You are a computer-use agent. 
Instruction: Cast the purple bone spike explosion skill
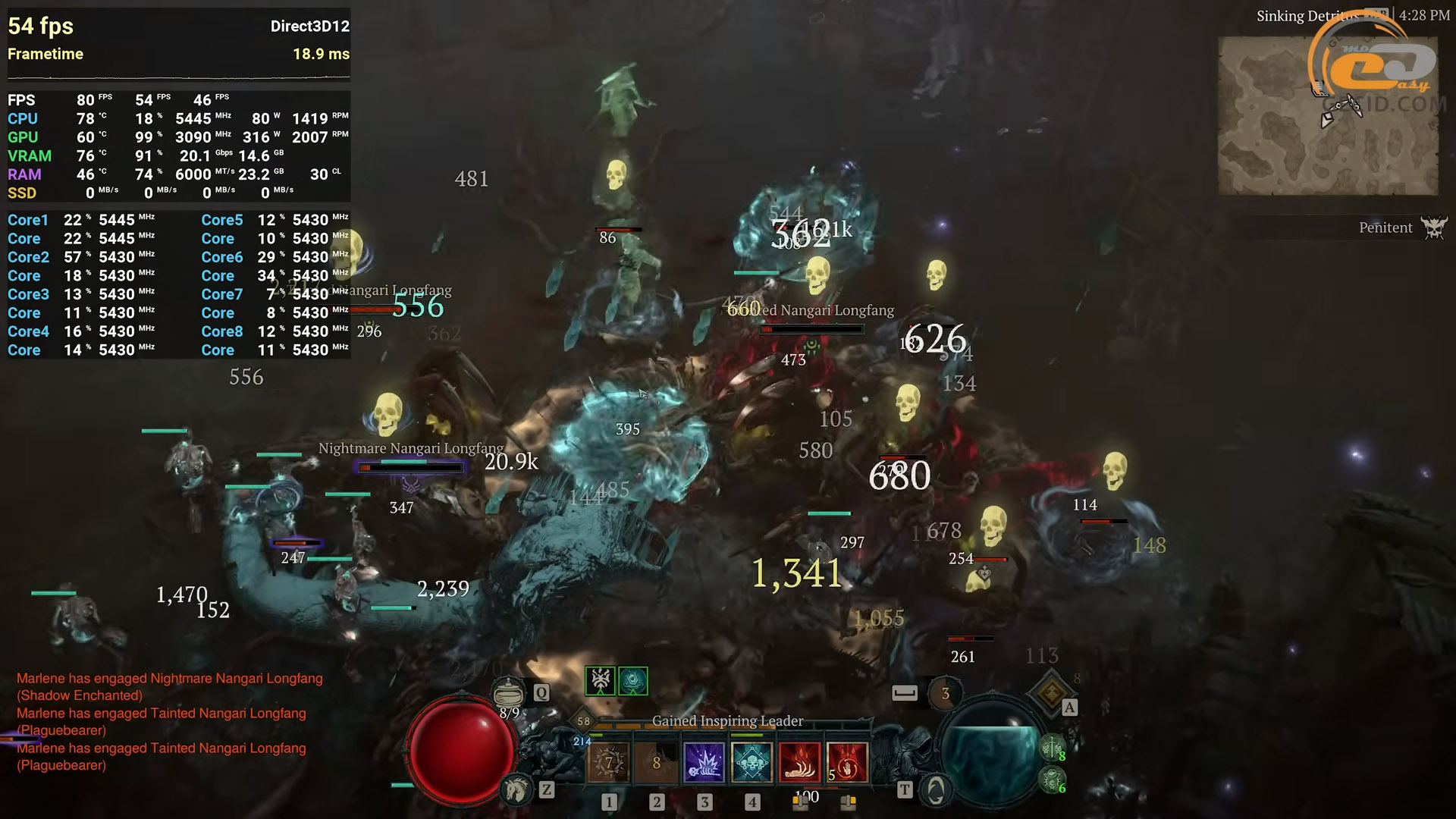pyautogui.click(x=704, y=762)
